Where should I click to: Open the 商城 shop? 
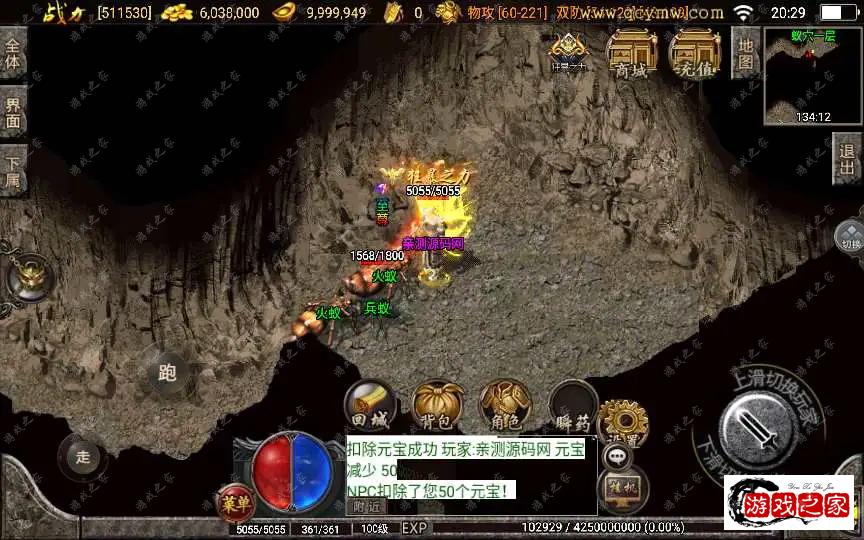[x=631, y=53]
